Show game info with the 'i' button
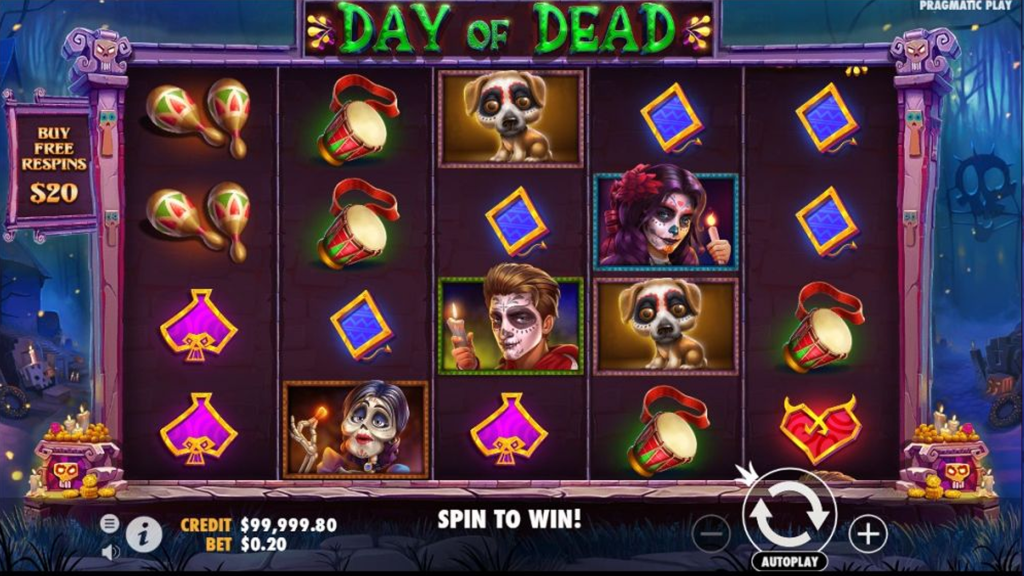Viewport: 1024px width, 576px height. coord(144,535)
